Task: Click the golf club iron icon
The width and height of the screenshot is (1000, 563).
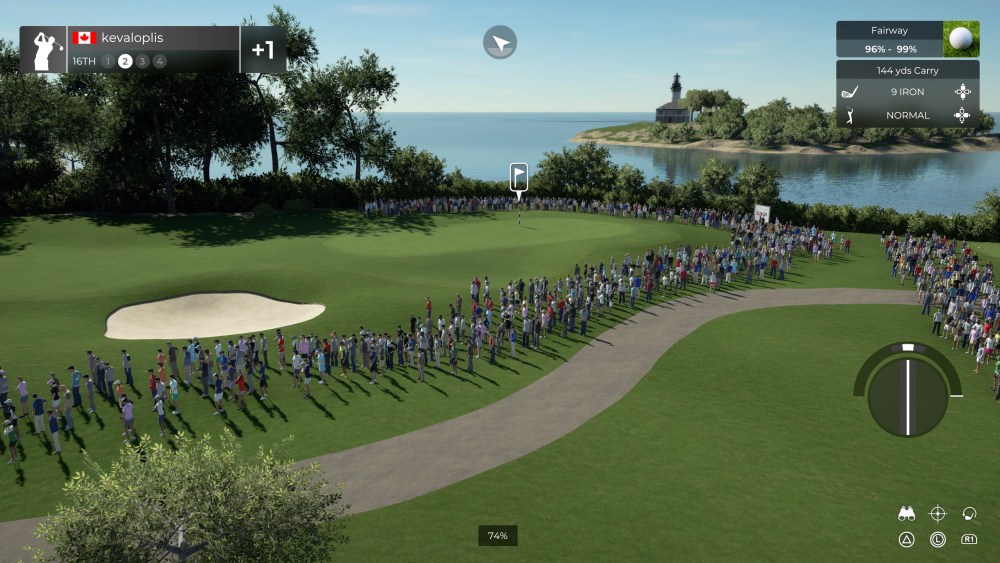Action: (851, 92)
